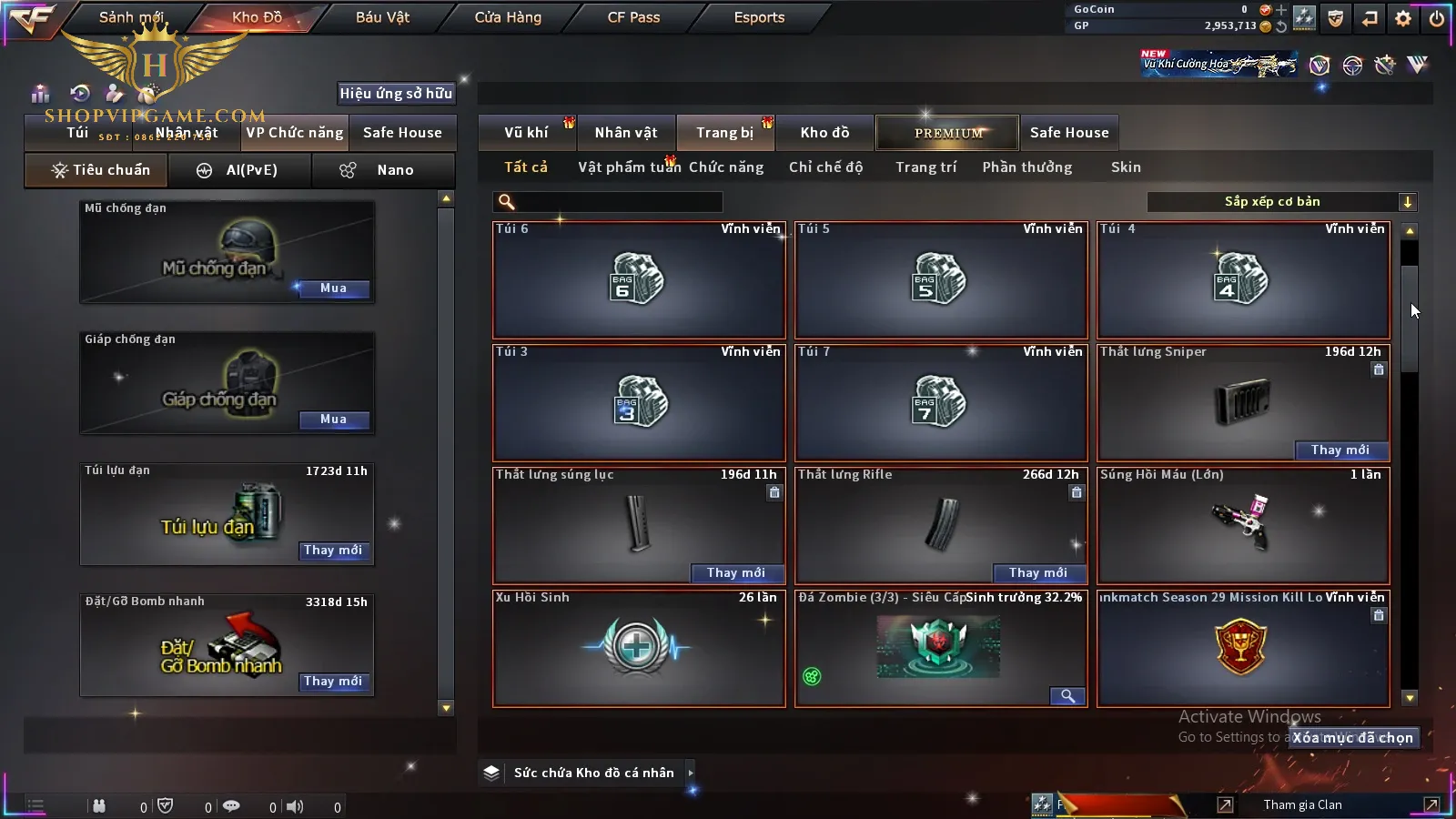
Task: Select the Túi 6 bag slot
Action: coord(638,279)
